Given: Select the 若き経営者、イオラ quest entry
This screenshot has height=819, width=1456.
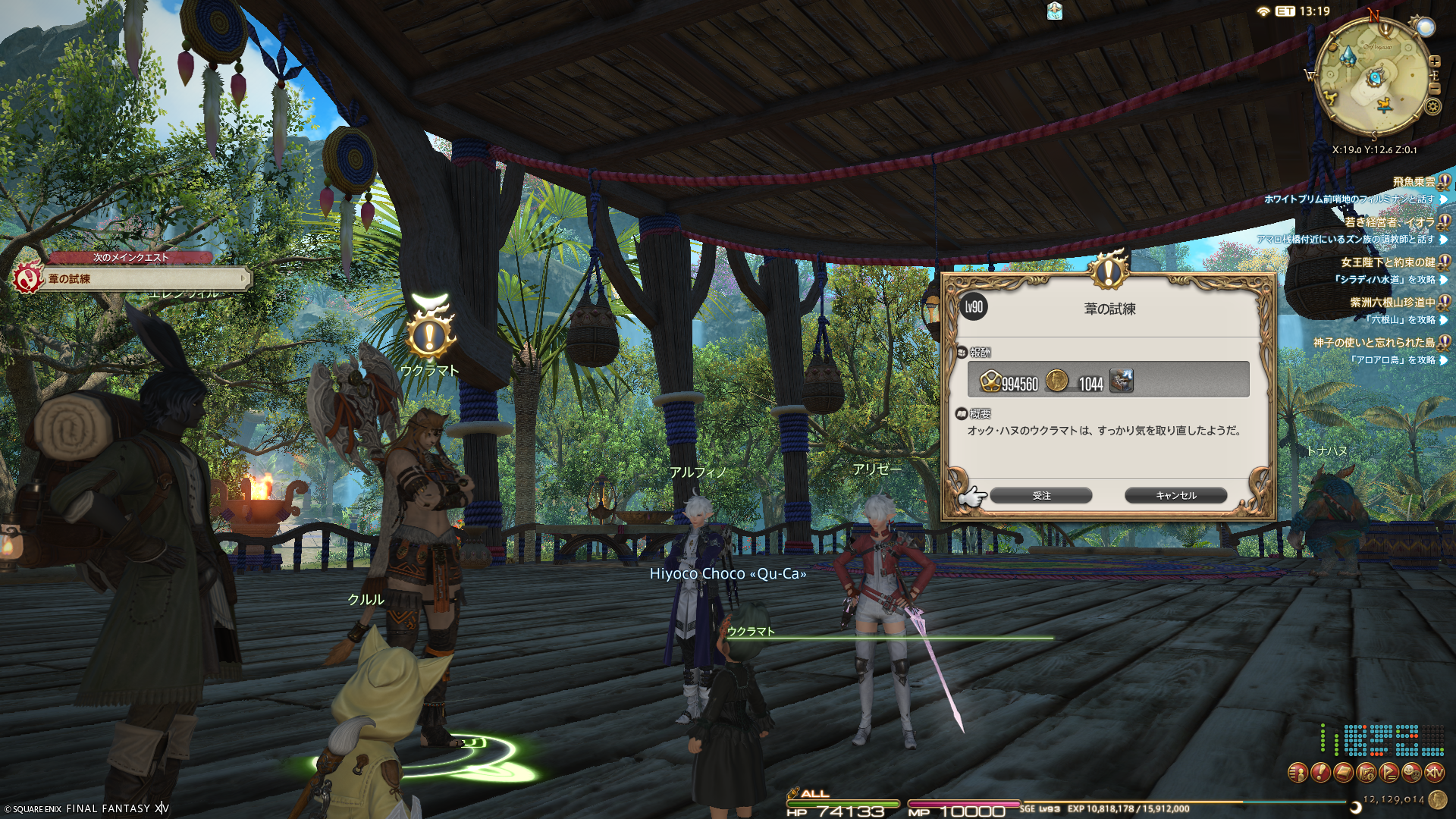Looking at the screenshot, I should 1389,222.
